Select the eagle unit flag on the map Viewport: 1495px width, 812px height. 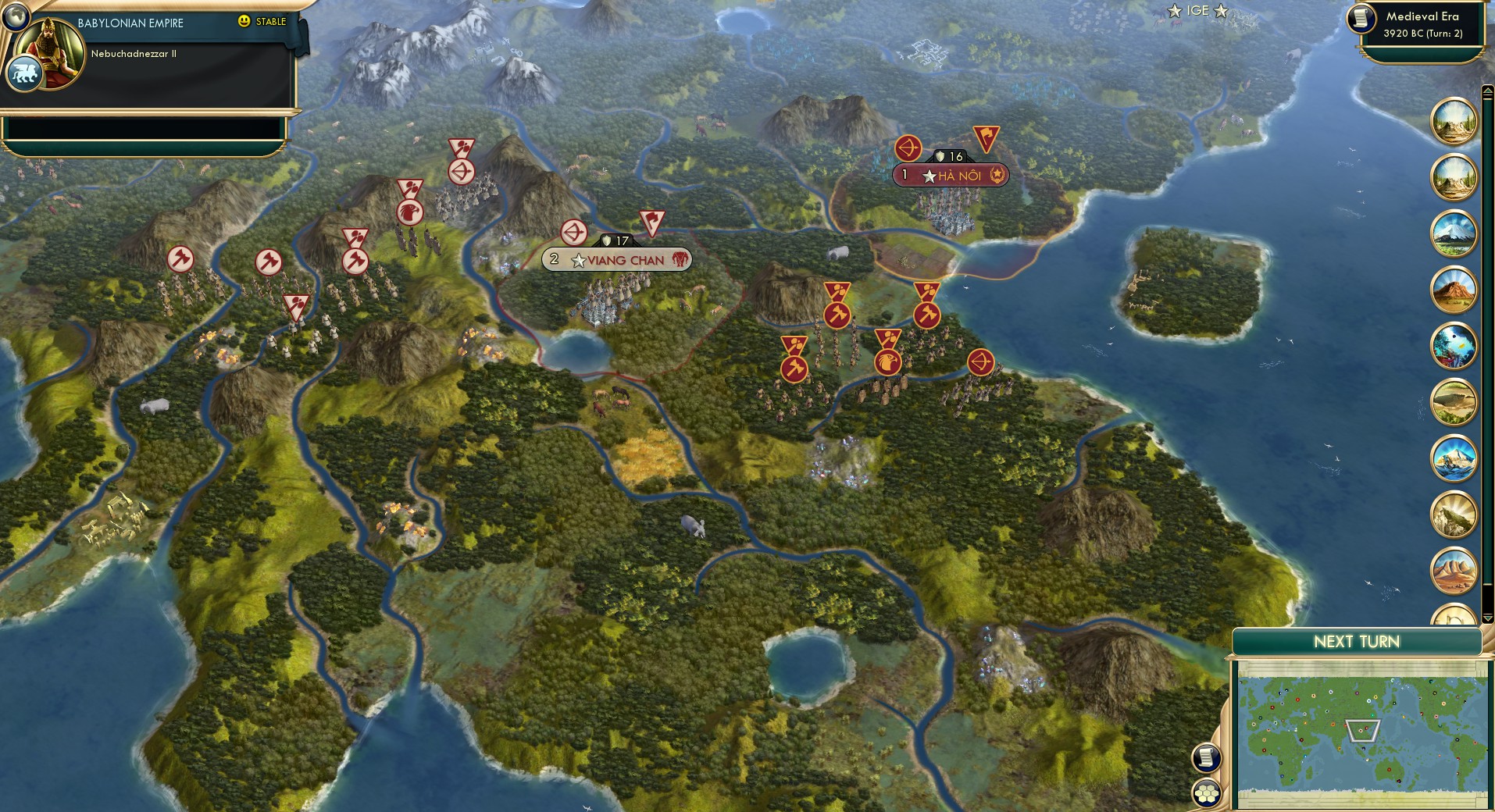(888, 361)
